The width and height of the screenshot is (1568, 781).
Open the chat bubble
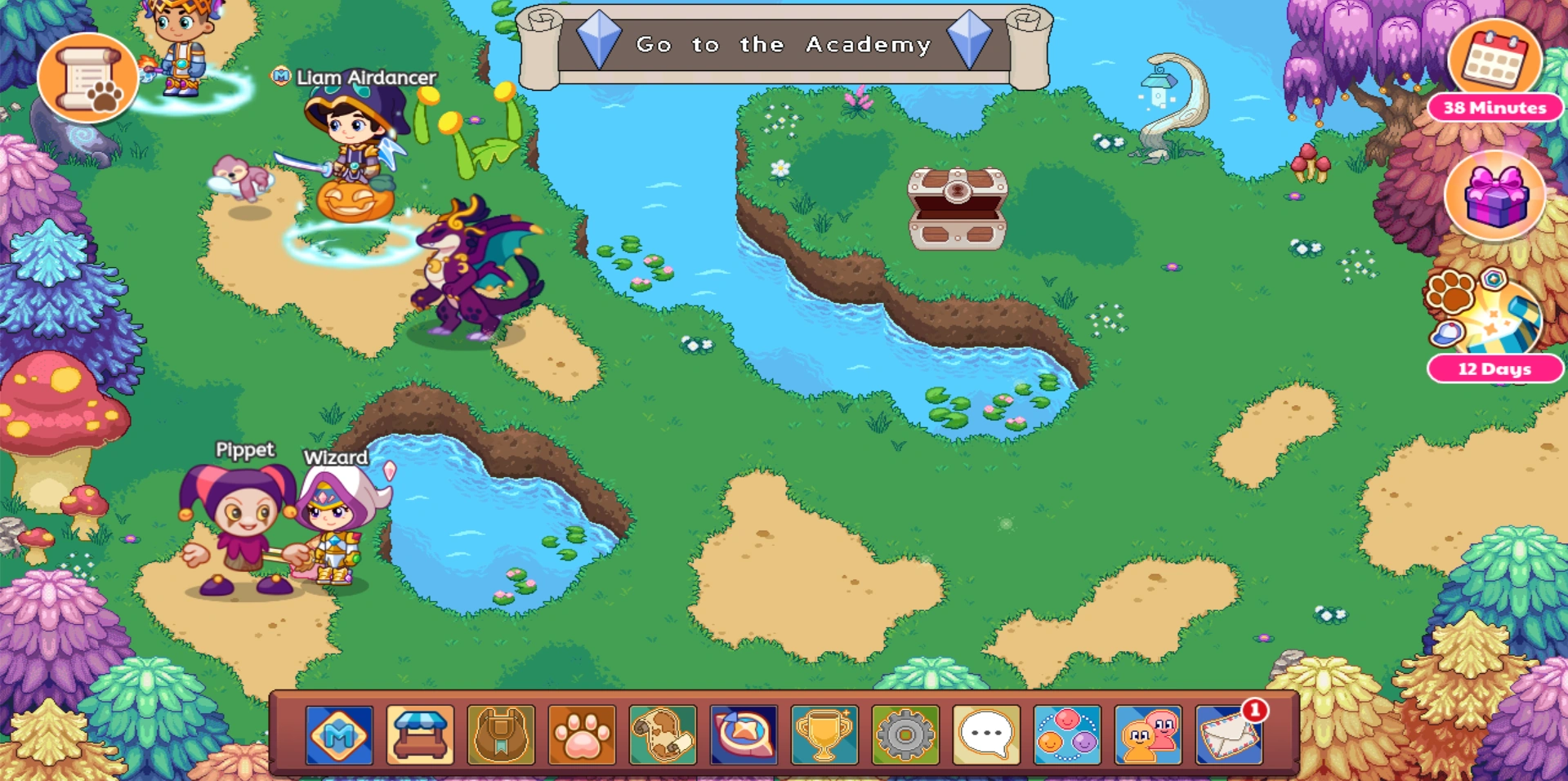[x=984, y=737]
